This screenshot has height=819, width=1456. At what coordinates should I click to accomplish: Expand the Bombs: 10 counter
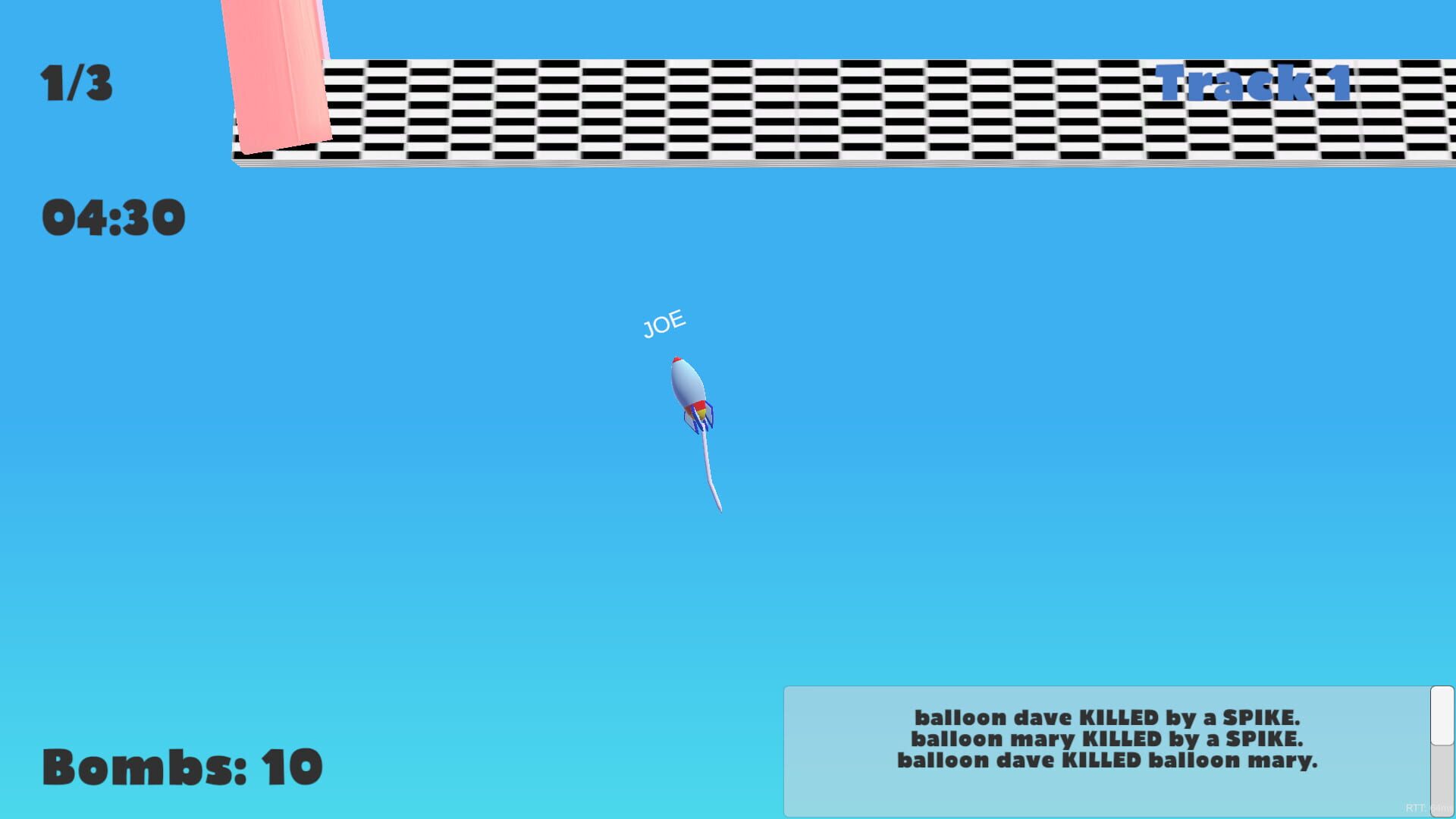[x=182, y=766]
